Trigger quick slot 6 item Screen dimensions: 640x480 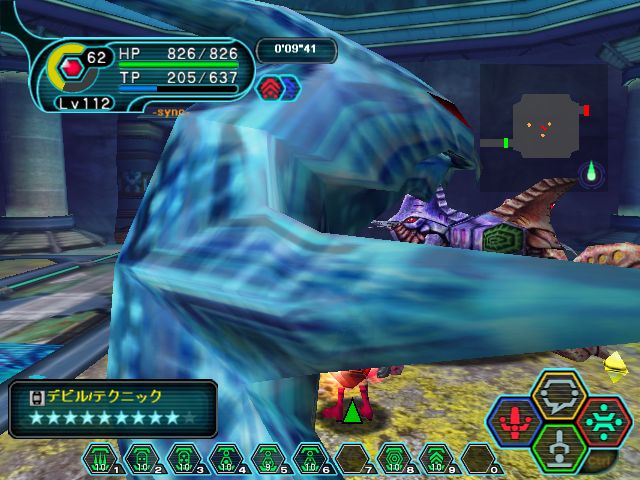pyautogui.click(x=310, y=458)
